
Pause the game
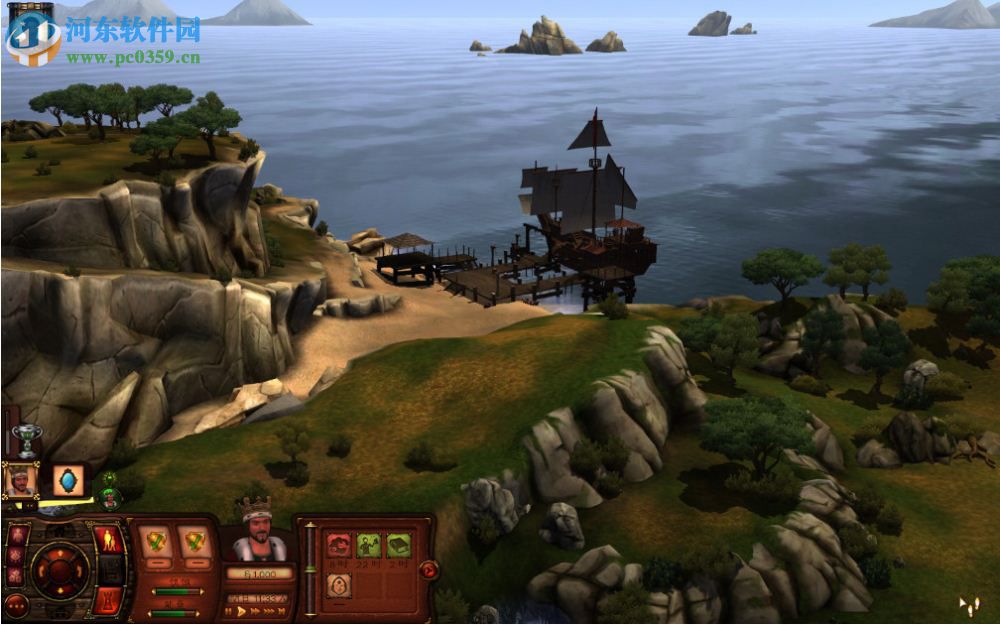pyautogui.click(x=229, y=611)
